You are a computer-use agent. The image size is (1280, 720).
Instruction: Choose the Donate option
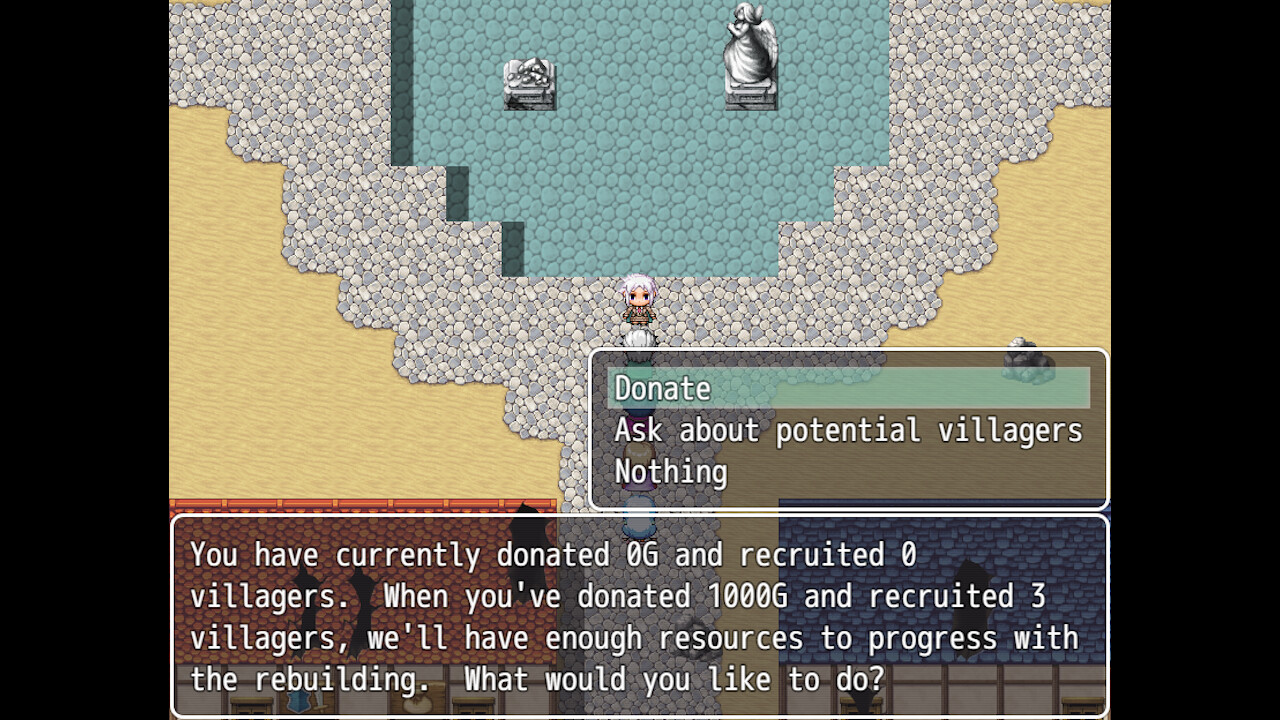662,389
